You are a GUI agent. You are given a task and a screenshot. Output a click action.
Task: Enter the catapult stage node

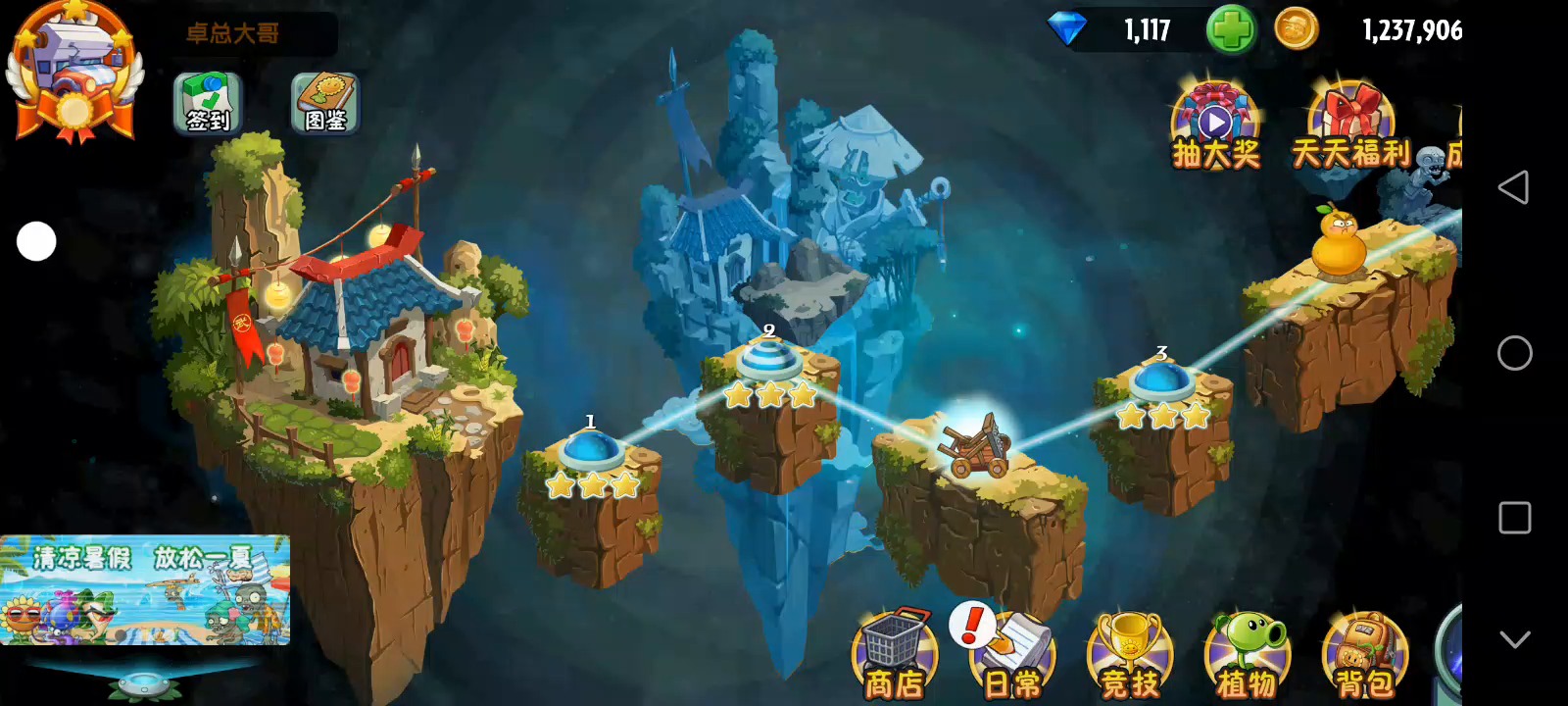coord(975,446)
